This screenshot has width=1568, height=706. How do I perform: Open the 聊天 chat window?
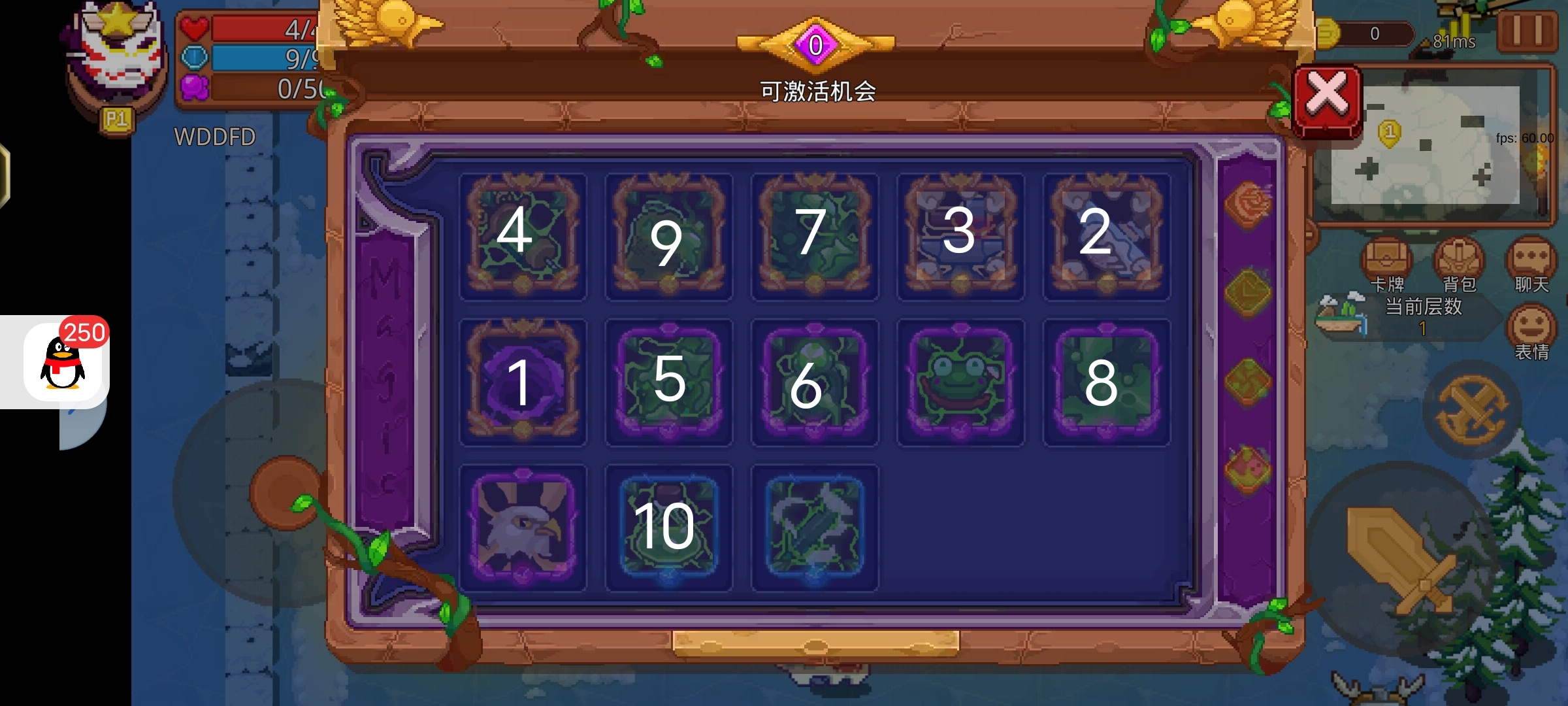coord(1531,264)
